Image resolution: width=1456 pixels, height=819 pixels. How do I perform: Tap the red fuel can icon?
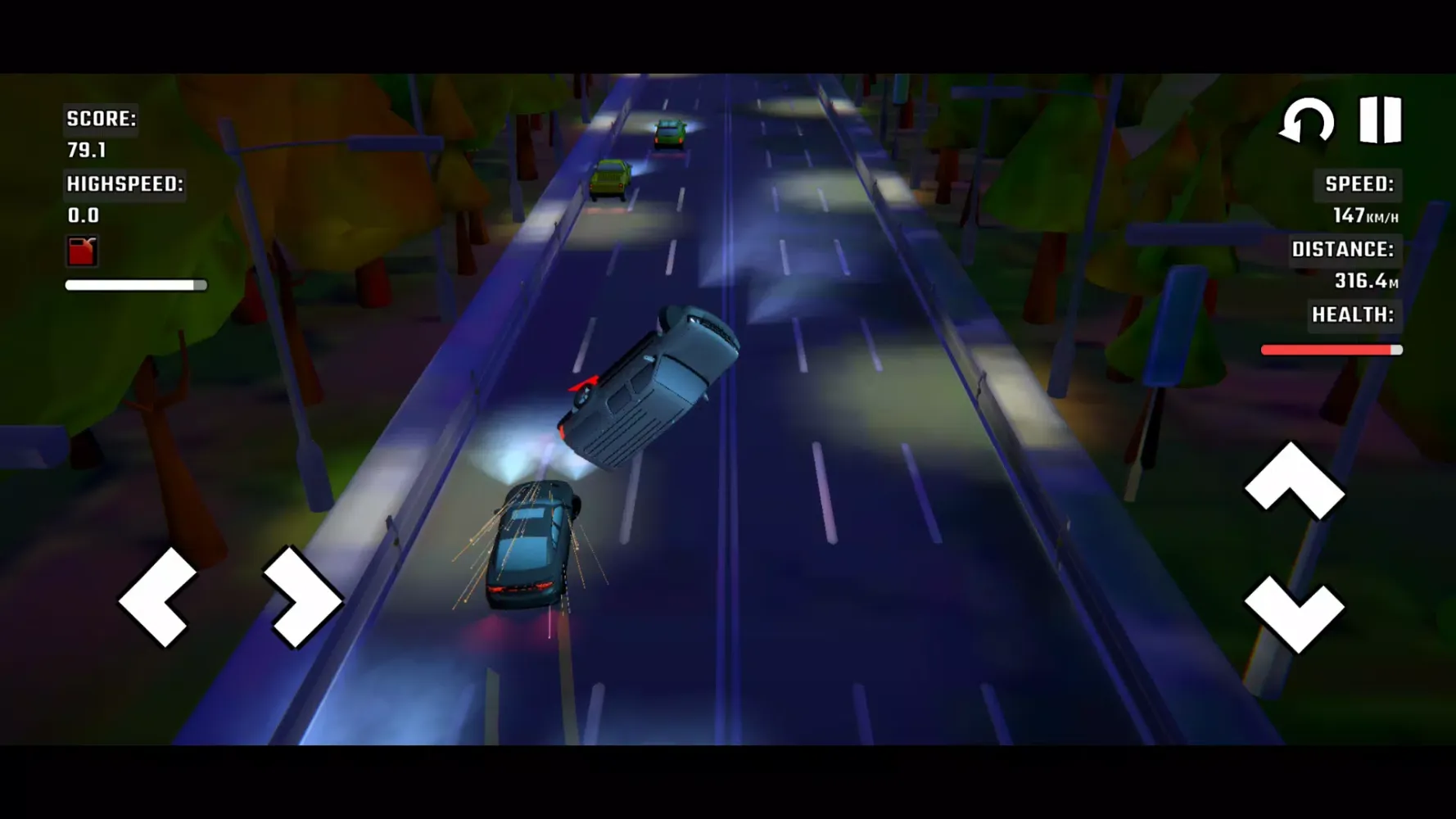click(81, 250)
